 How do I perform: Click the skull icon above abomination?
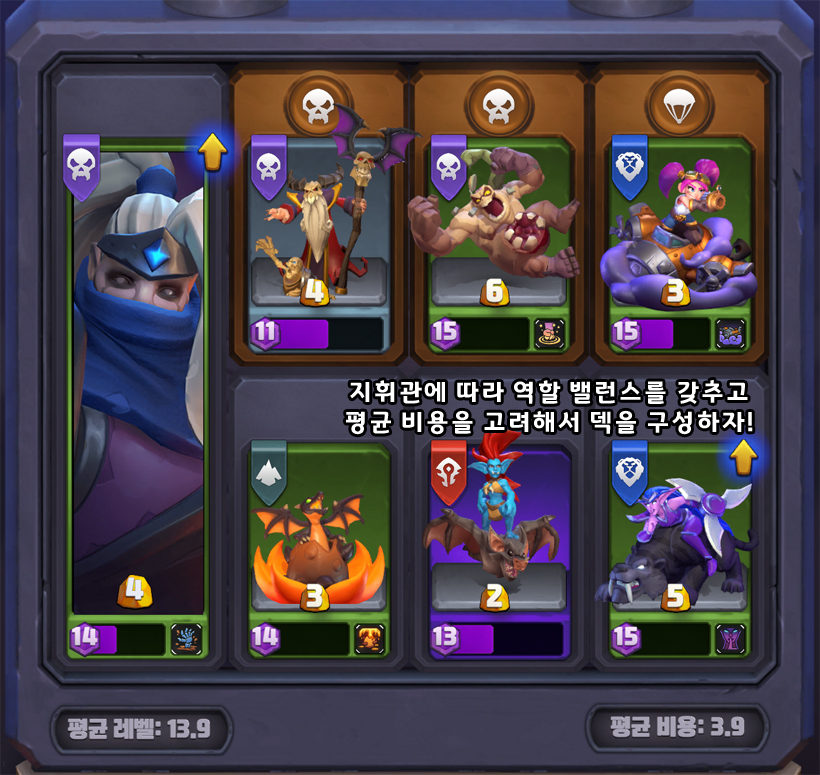click(x=497, y=103)
